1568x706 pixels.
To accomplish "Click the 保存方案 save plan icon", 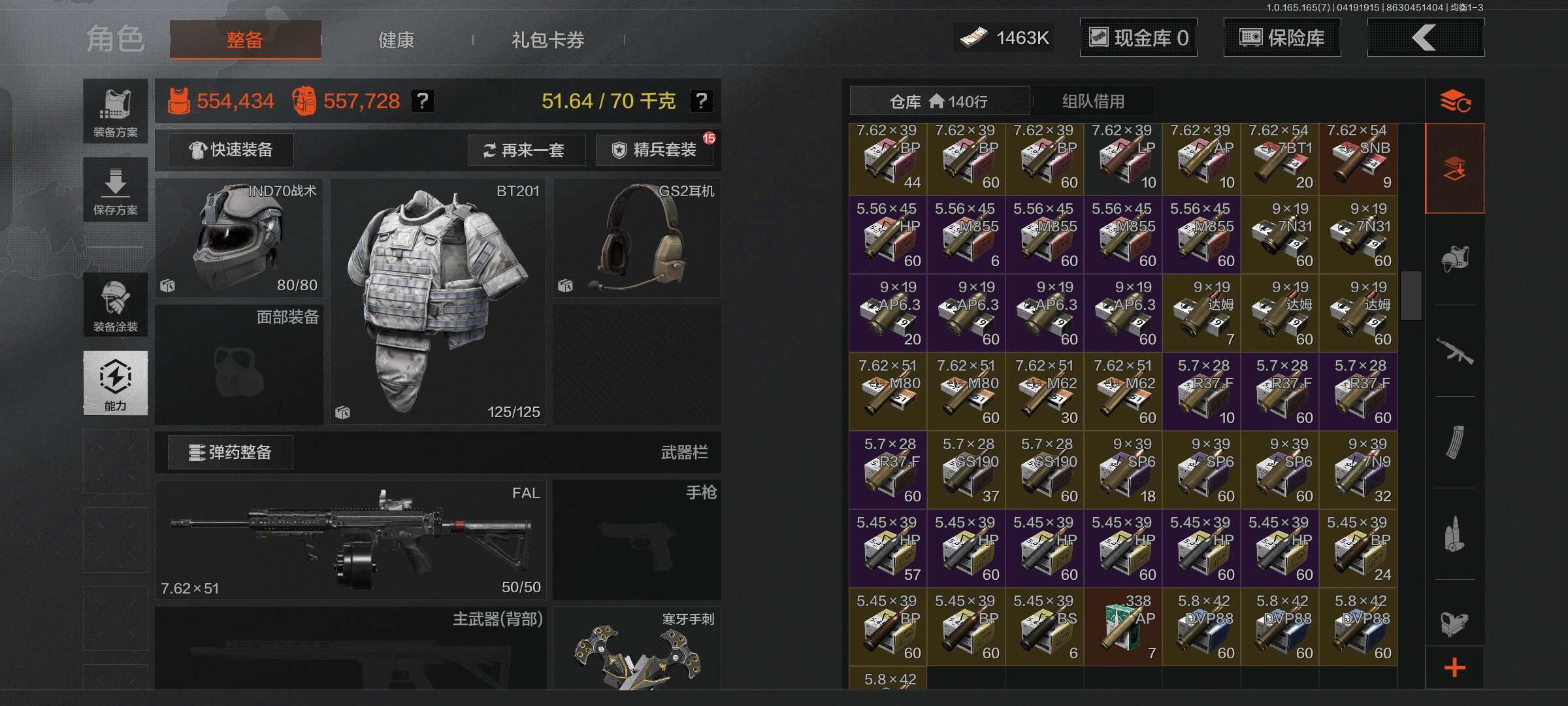I will pyautogui.click(x=115, y=190).
